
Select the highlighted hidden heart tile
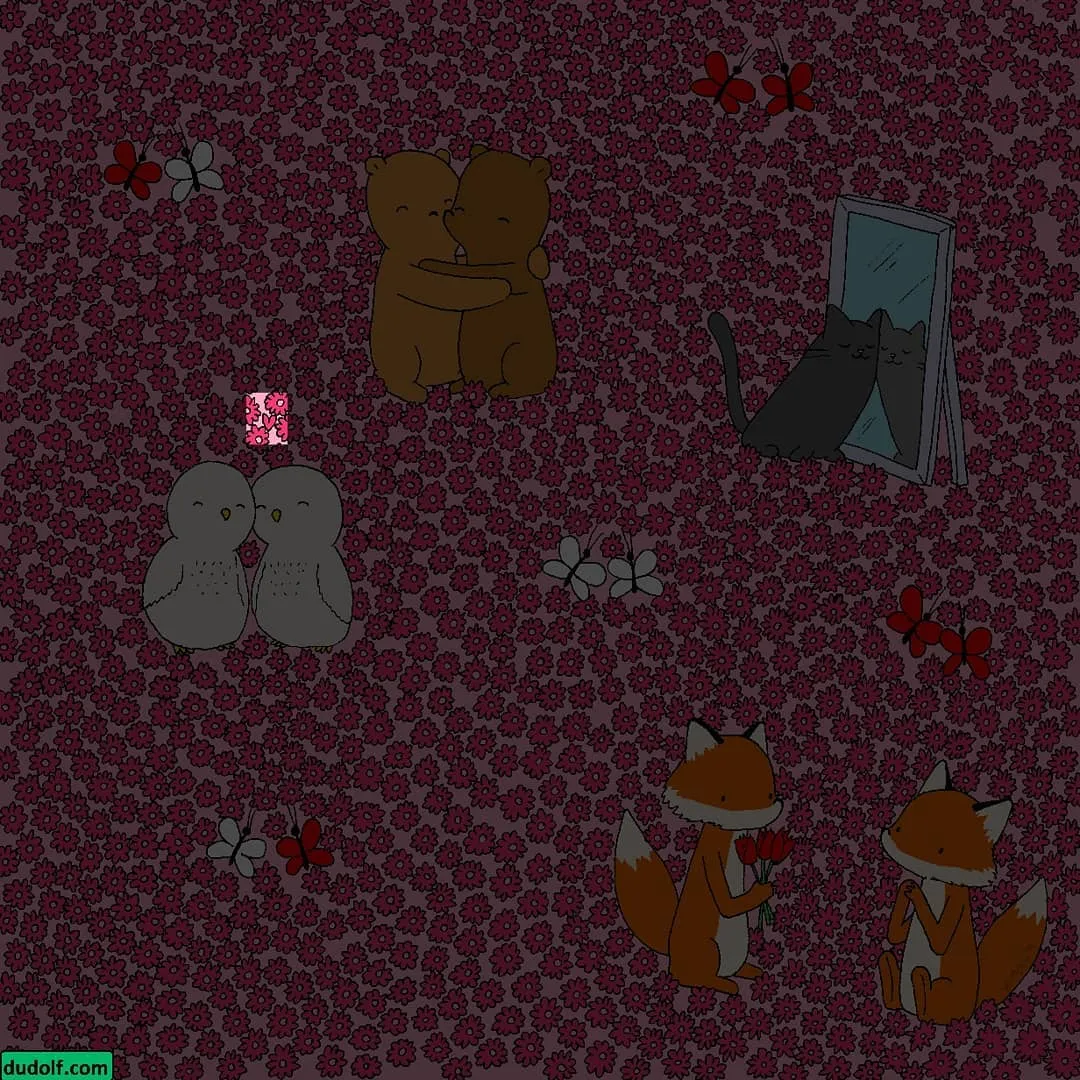click(267, 420)
